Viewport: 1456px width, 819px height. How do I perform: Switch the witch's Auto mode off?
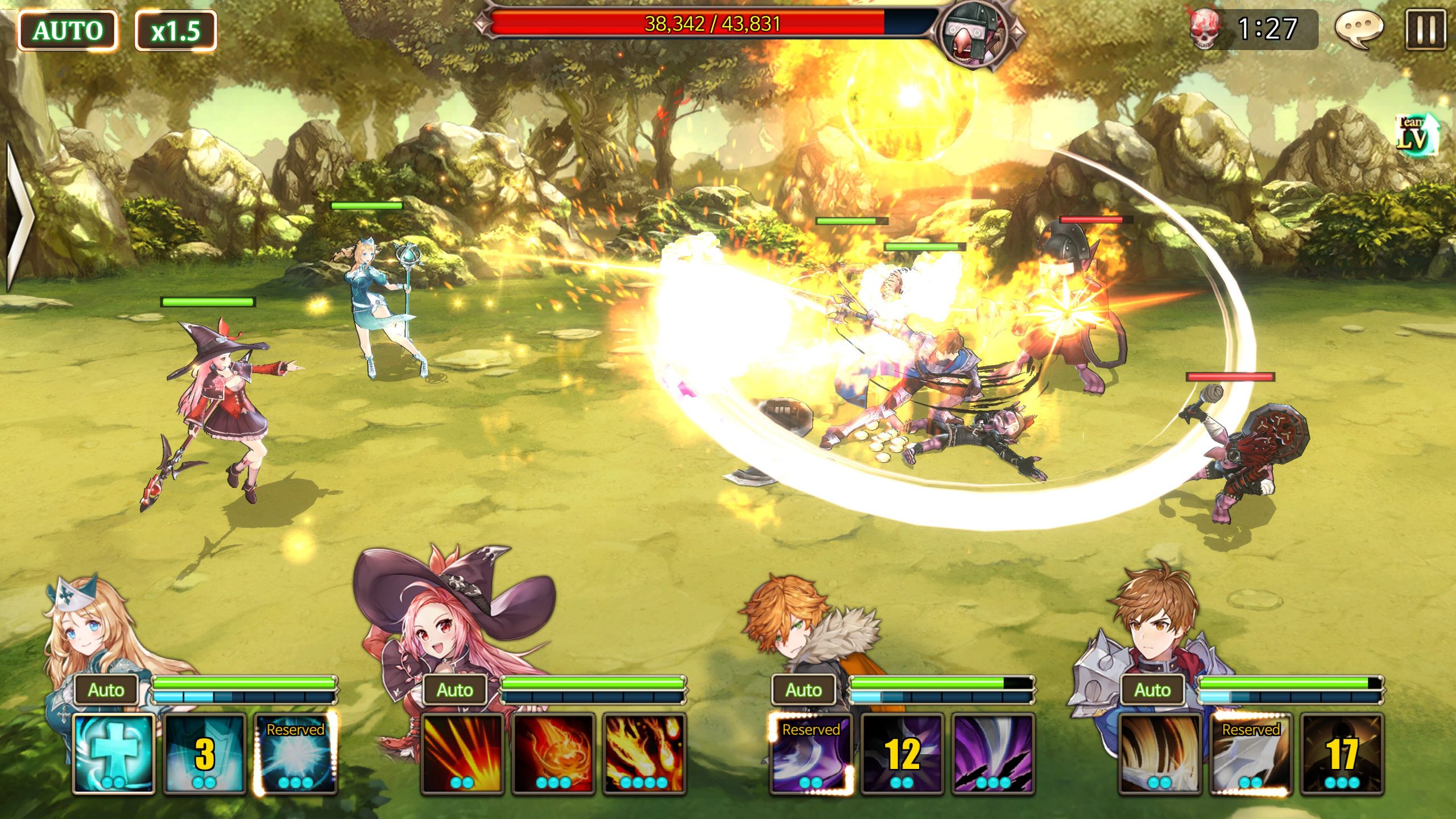[456, 690]
